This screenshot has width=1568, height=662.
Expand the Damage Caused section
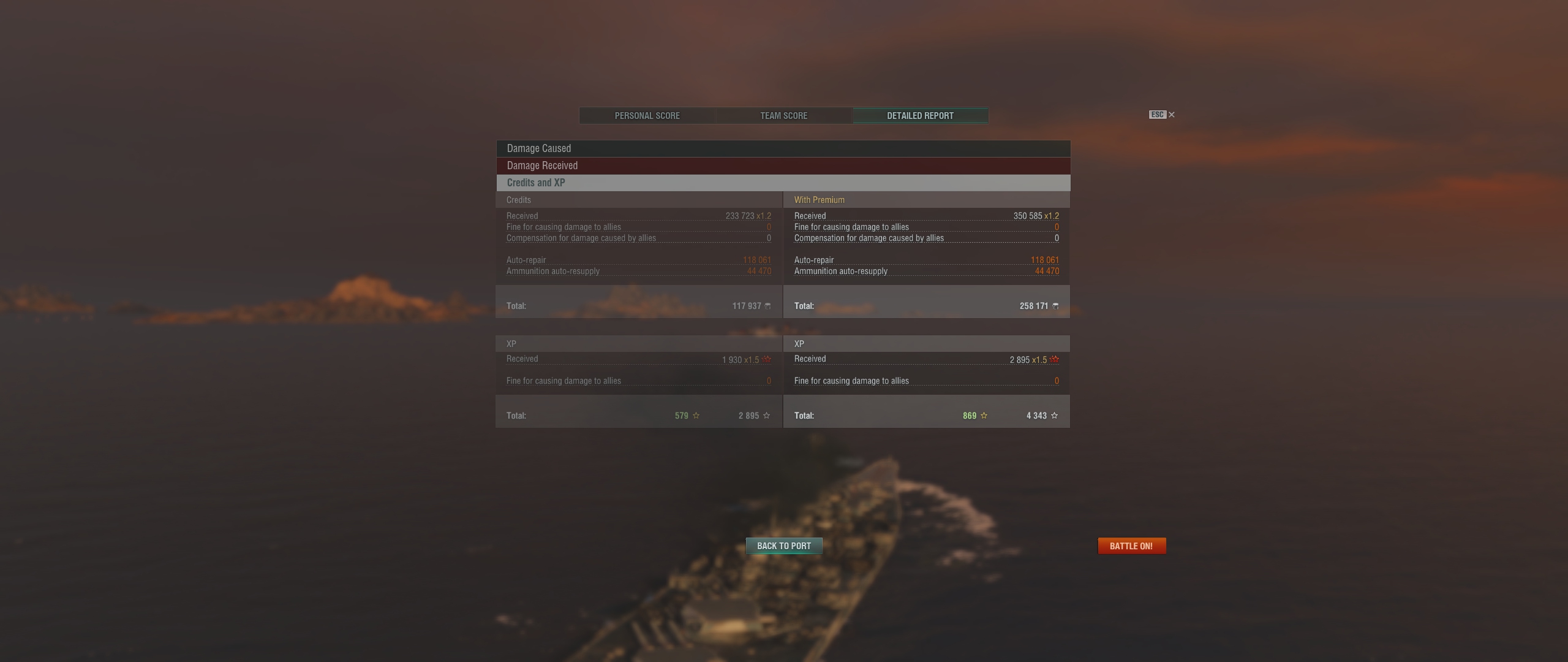click(x=783, y=148)
